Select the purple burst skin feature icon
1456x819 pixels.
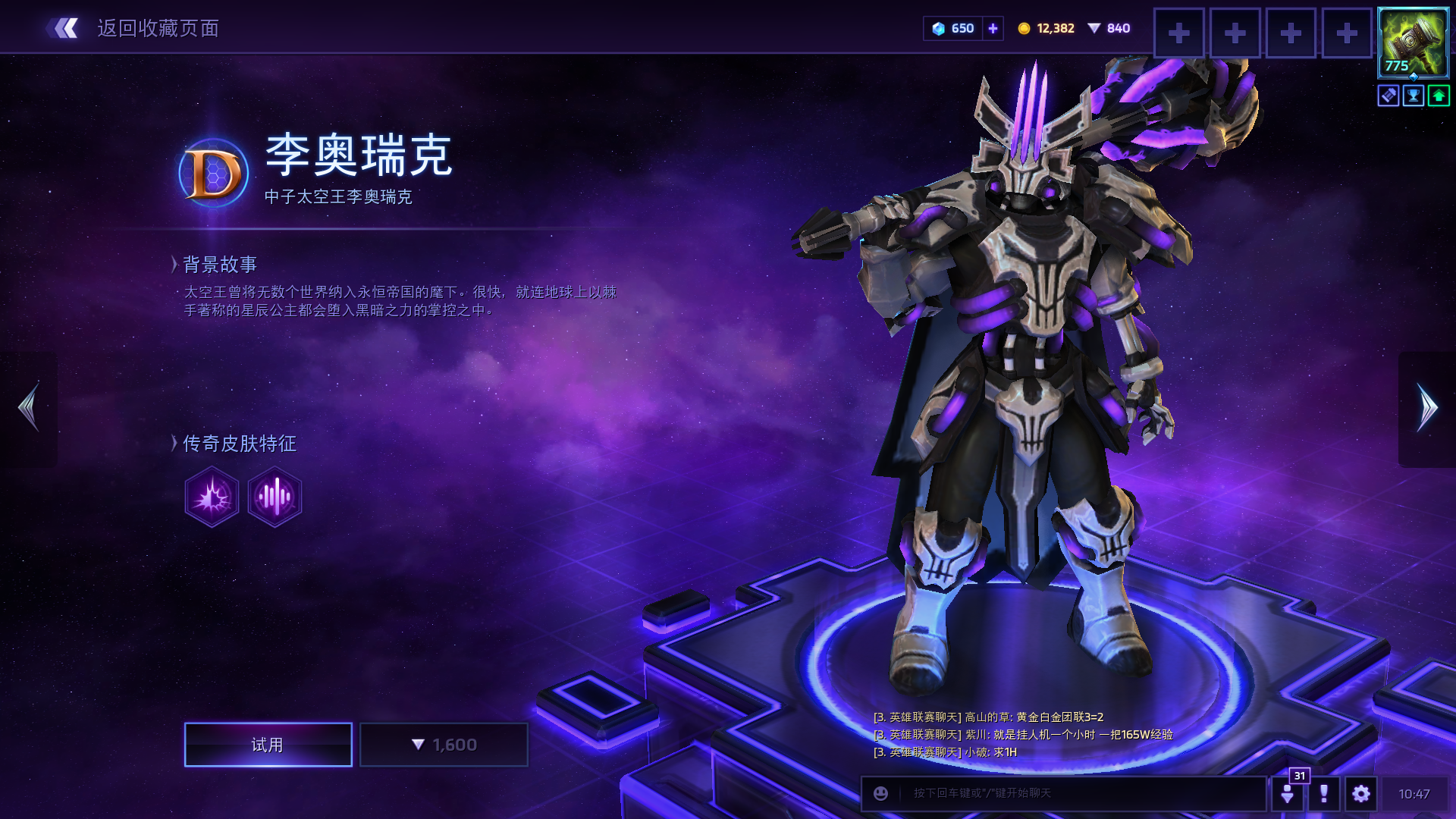click(x=212, y=497)
